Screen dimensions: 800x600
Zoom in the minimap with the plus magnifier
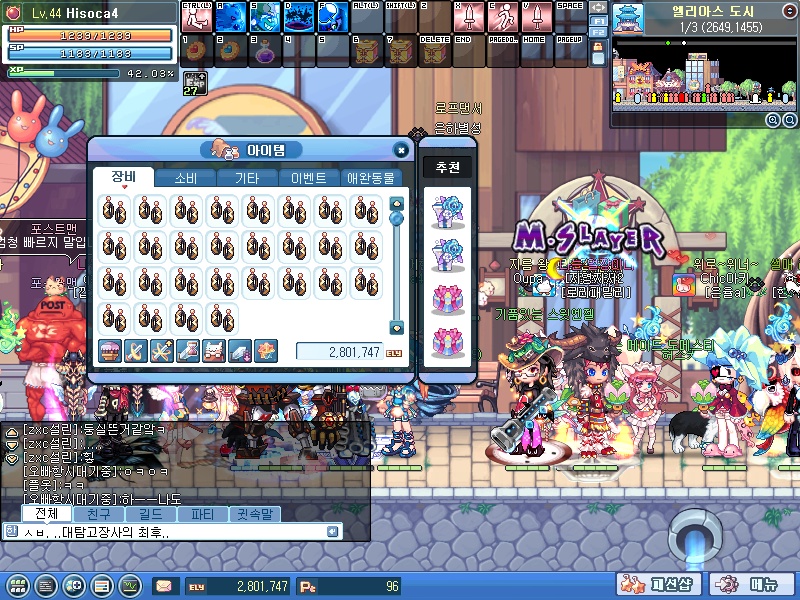(x=773, y=120)
